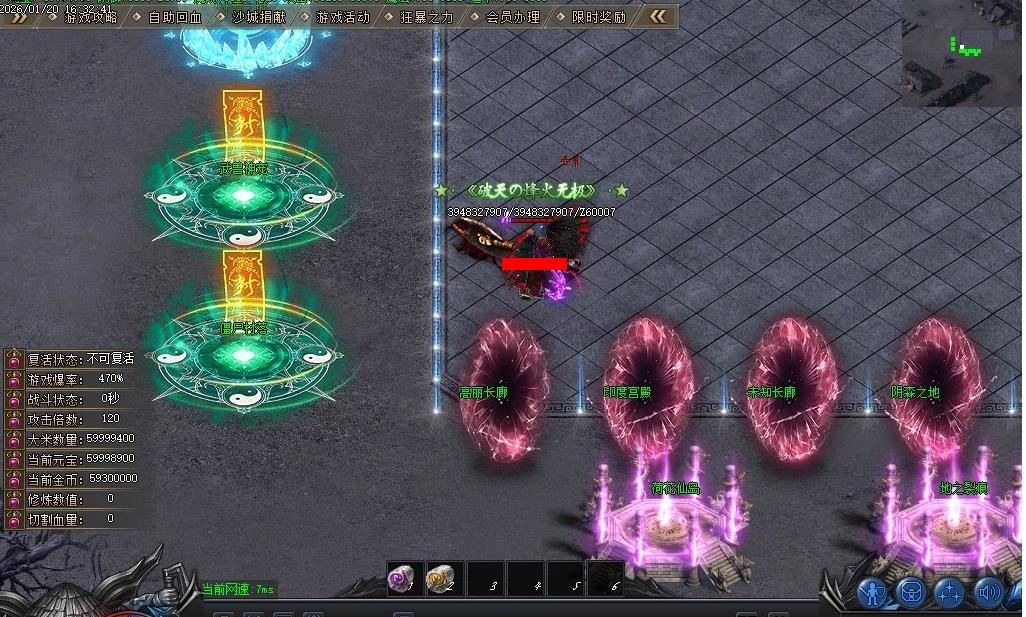The height and width of the screenshot is (617, 1026).
Task: Open 会员办理 membership menu
Action: point(512,17)
